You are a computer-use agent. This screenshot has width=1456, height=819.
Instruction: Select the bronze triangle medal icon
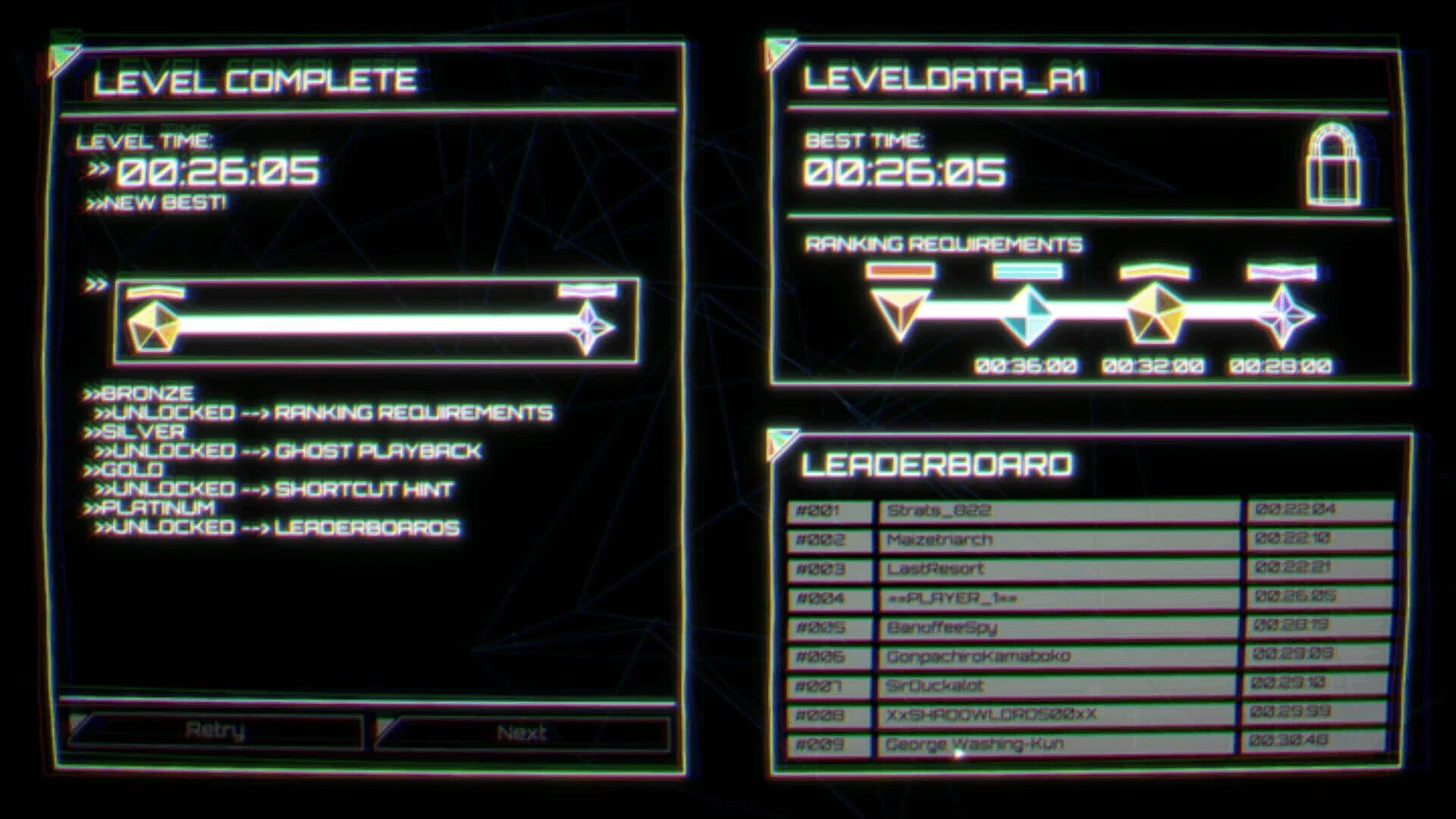click(x=899, y=315)
